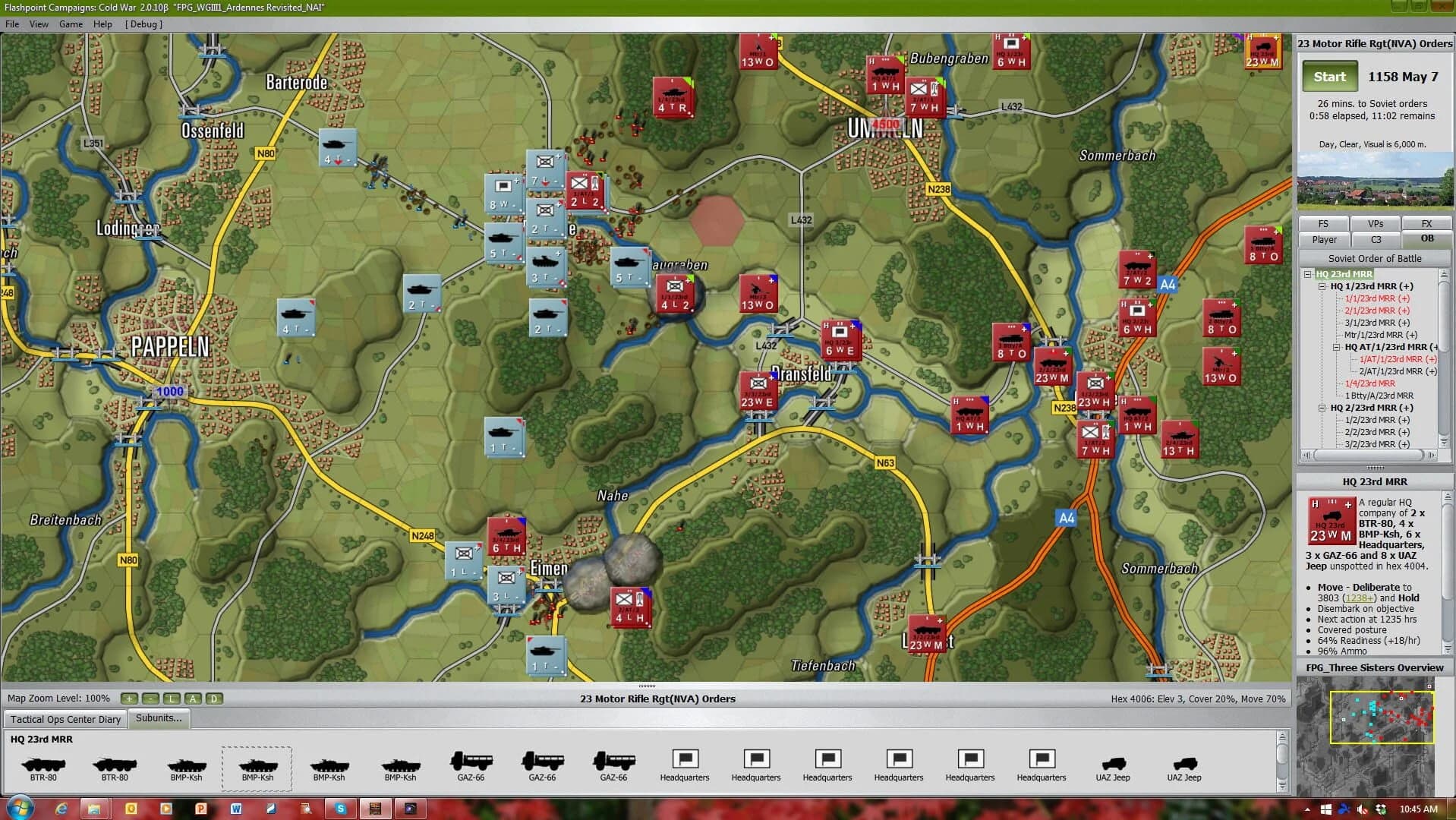Select the UAZ Jeep subunit icon
This screenshot has width=1456, height=820.
click(1113, 763)
